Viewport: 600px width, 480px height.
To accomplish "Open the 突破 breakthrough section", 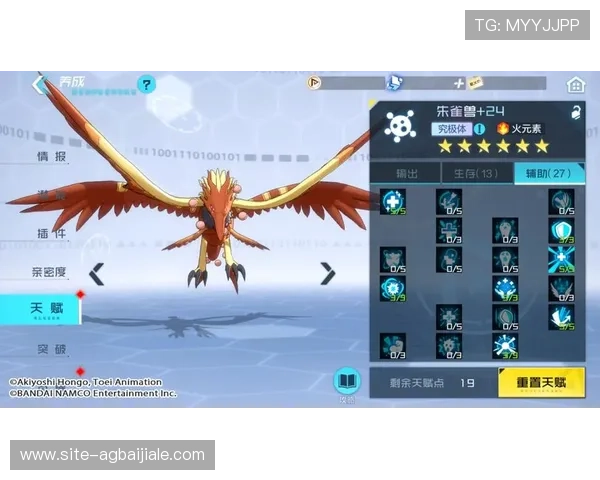I will pos(51,349).
